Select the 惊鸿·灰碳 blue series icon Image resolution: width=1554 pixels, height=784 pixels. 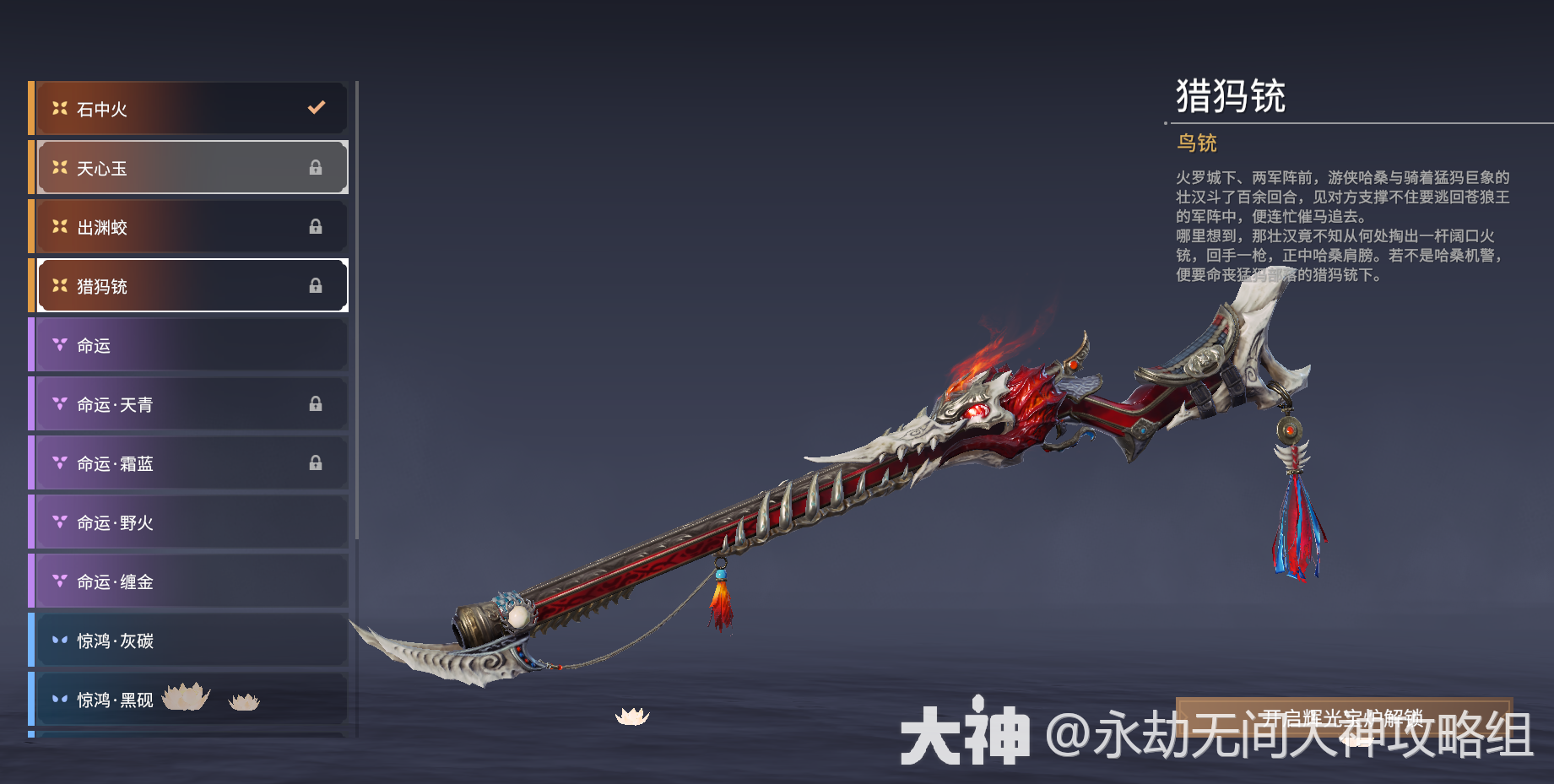(x=59, y=641)
